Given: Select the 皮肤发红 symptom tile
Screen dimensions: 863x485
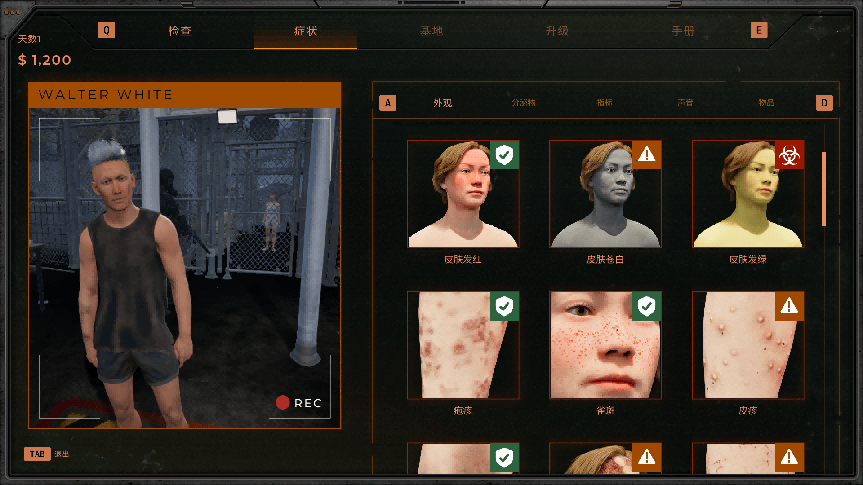Looking at the screenshot, I should [x=463, y=194].
